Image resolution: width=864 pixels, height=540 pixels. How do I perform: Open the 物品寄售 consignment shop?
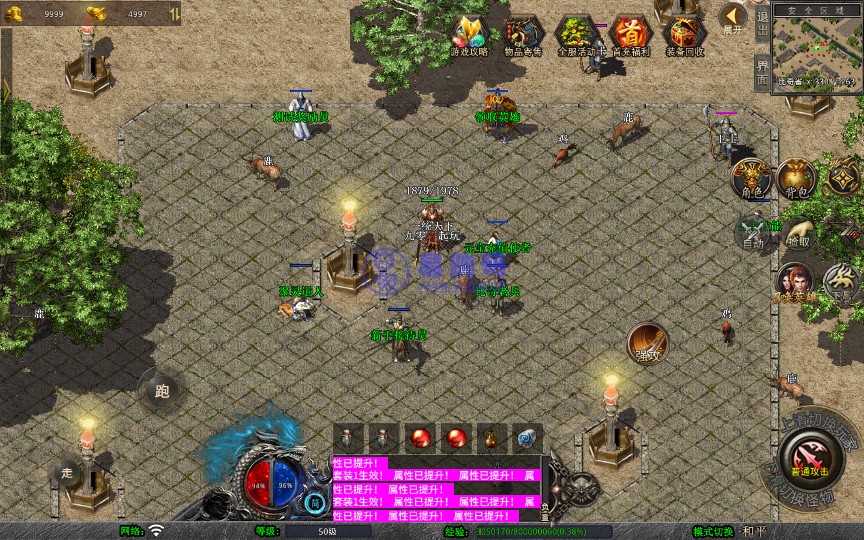(522, 35)
